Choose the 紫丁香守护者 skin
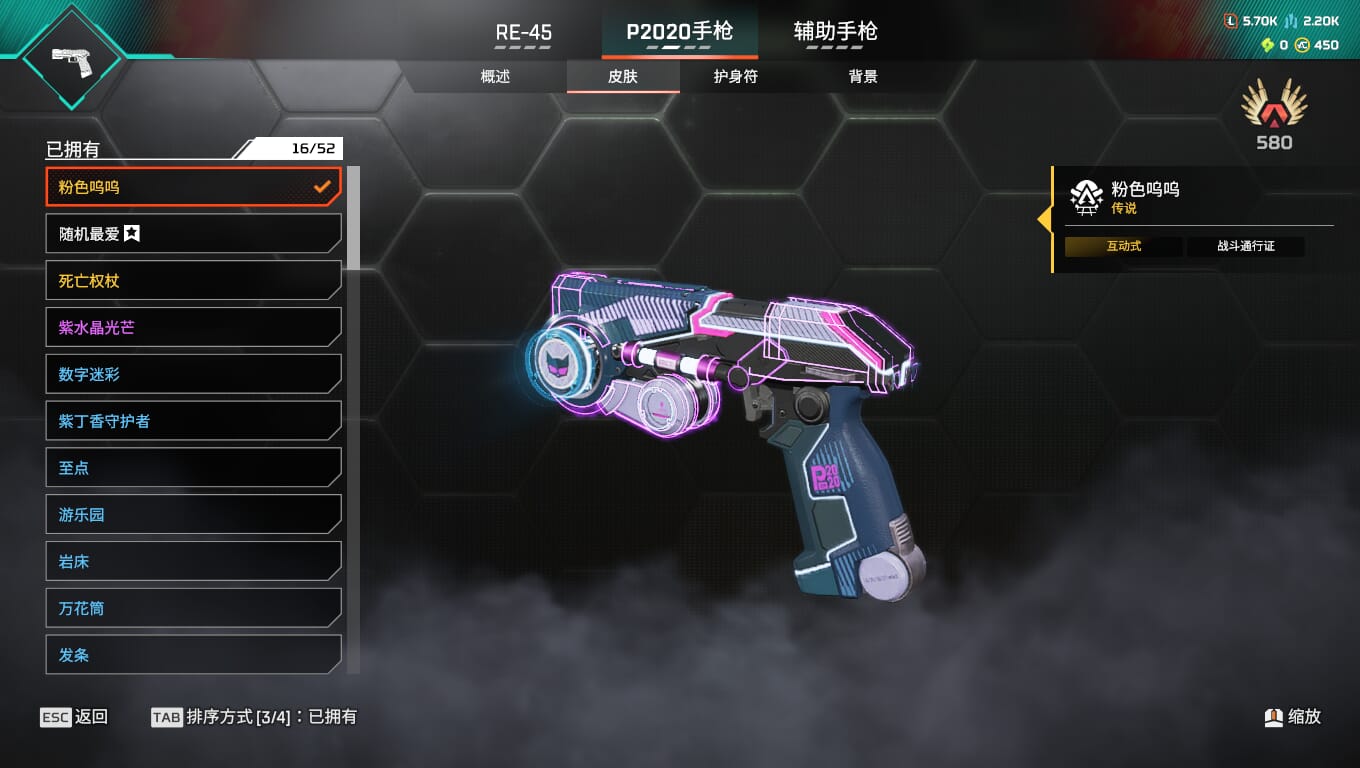The height and width of the screenshot is (768, 1360). click(194, 421)
